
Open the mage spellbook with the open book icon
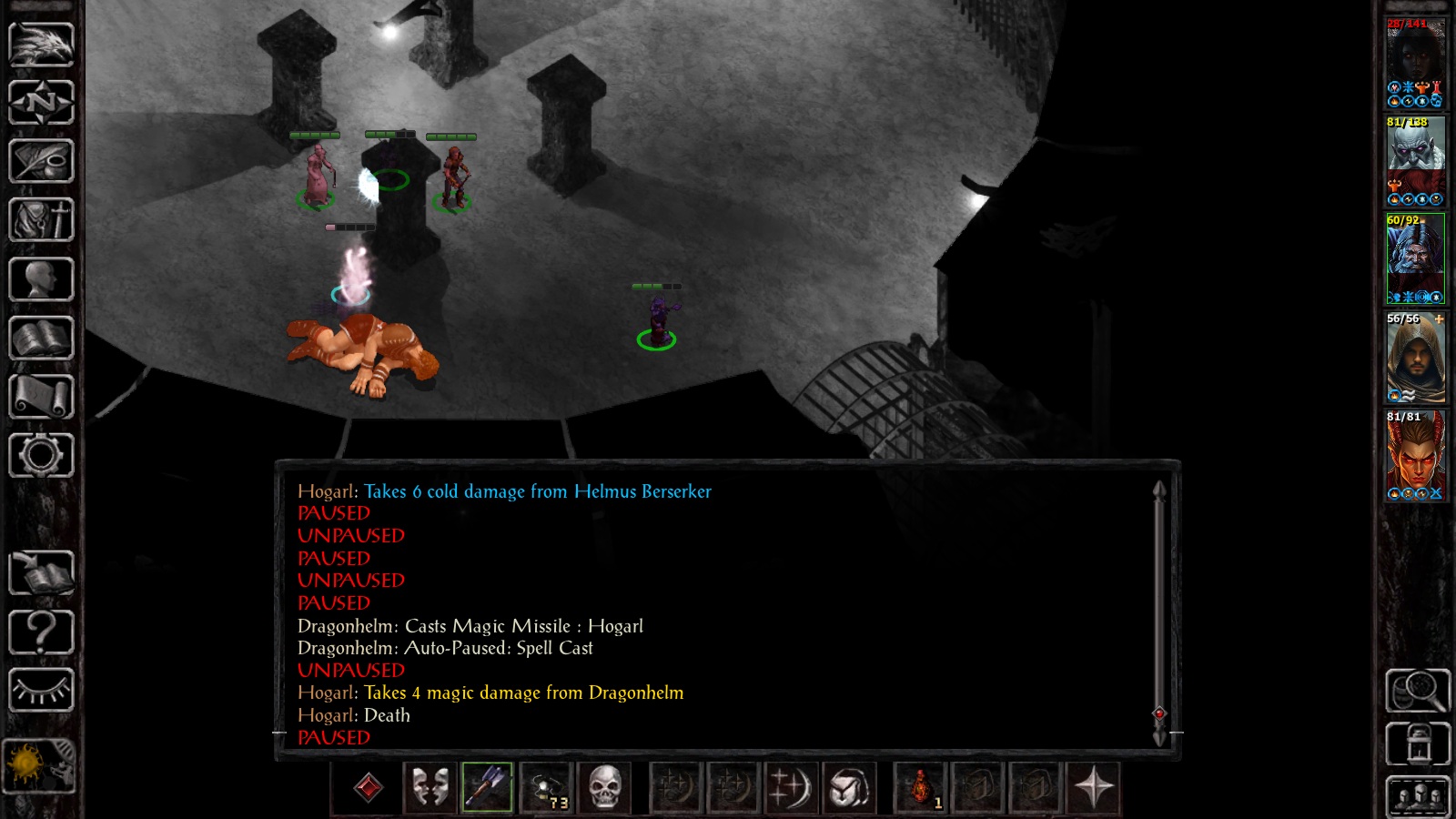[x=41, y=339]
